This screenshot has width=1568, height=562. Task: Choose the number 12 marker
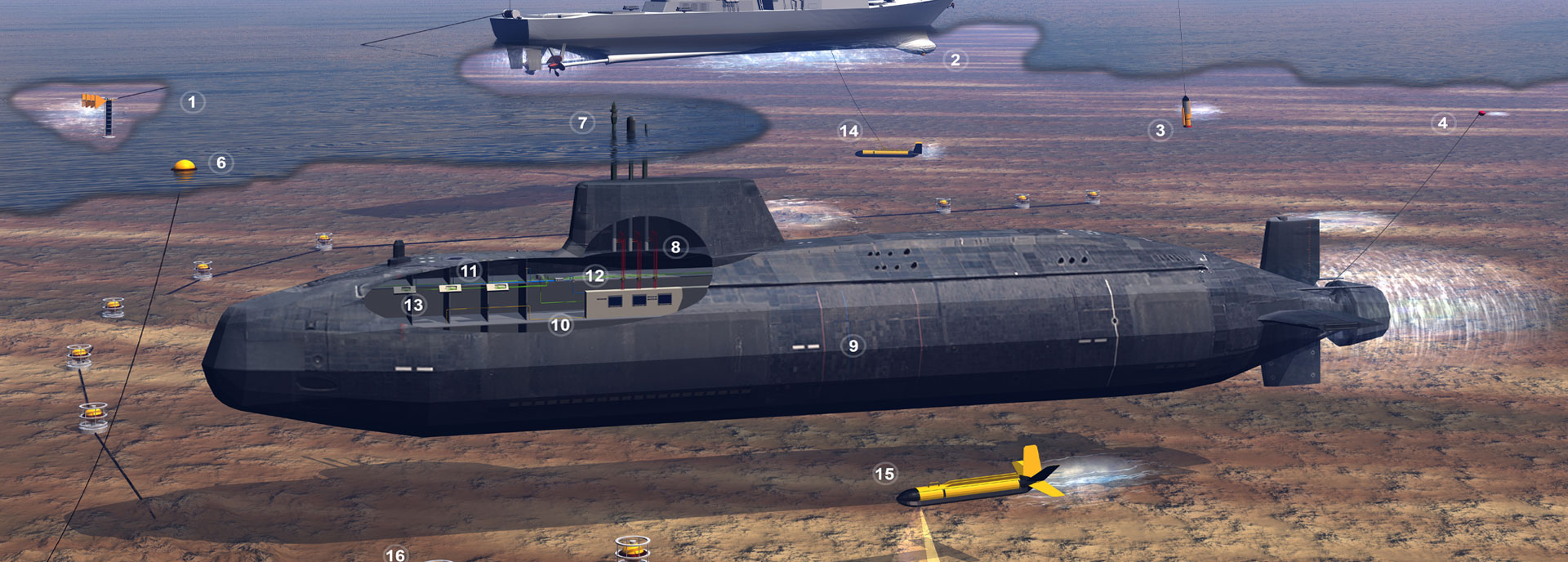coord(595,276)
